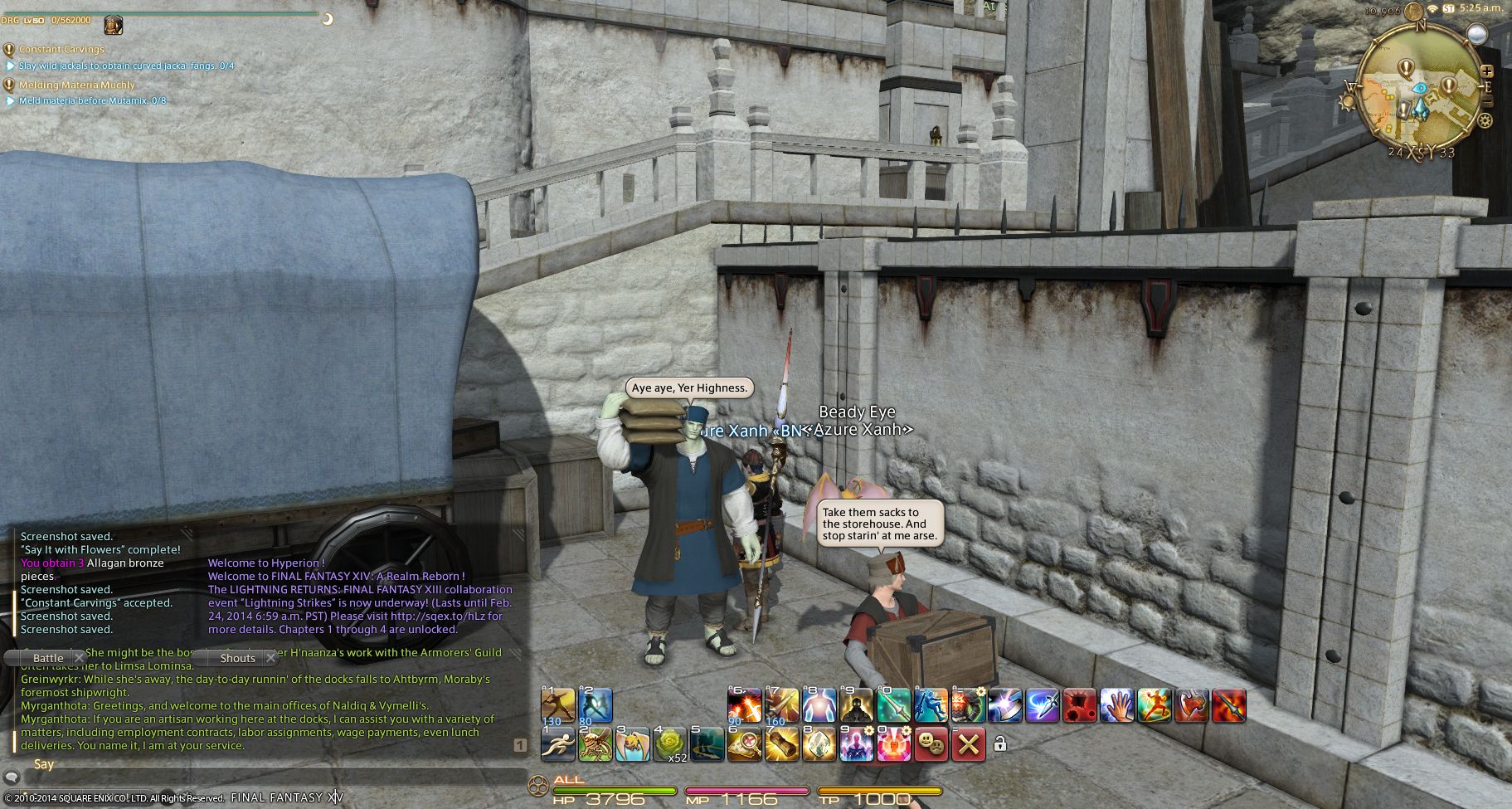Image resolution: width=1512 pixels, height=809 pixels.
Task: Use the glowing rolled scroll action
Action: 781,744
